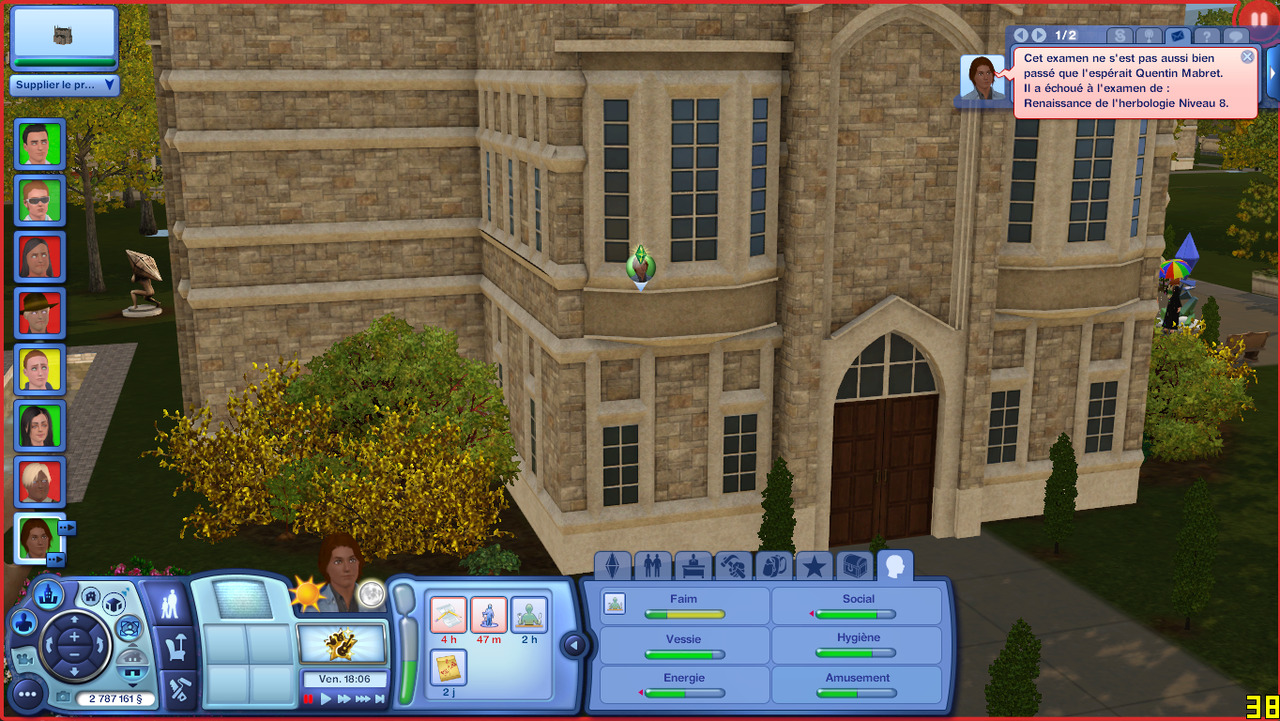Select the Sim portrait wearing a fedora
Screen dimensions: 1280x721
point(40,313)
